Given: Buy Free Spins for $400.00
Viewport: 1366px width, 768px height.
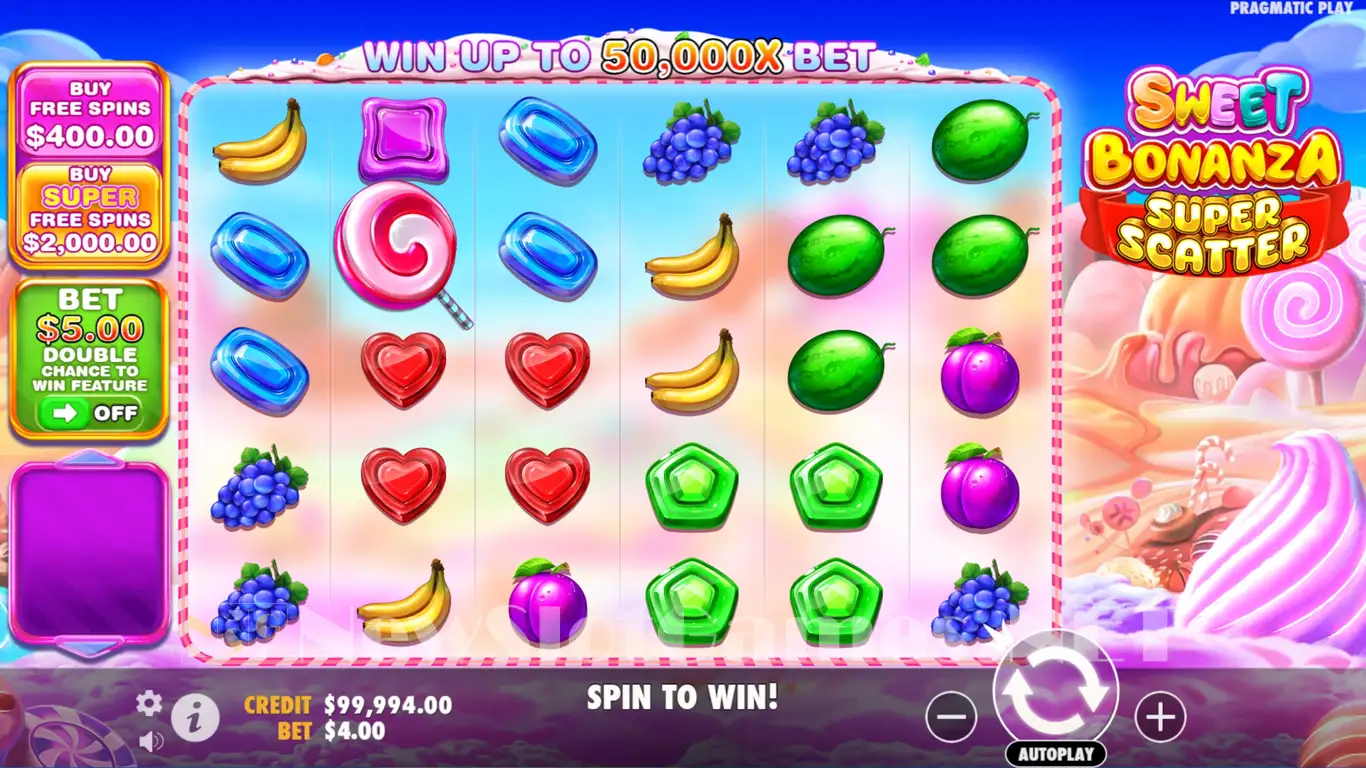Looking at the screenshot, I should coord(90,112).
